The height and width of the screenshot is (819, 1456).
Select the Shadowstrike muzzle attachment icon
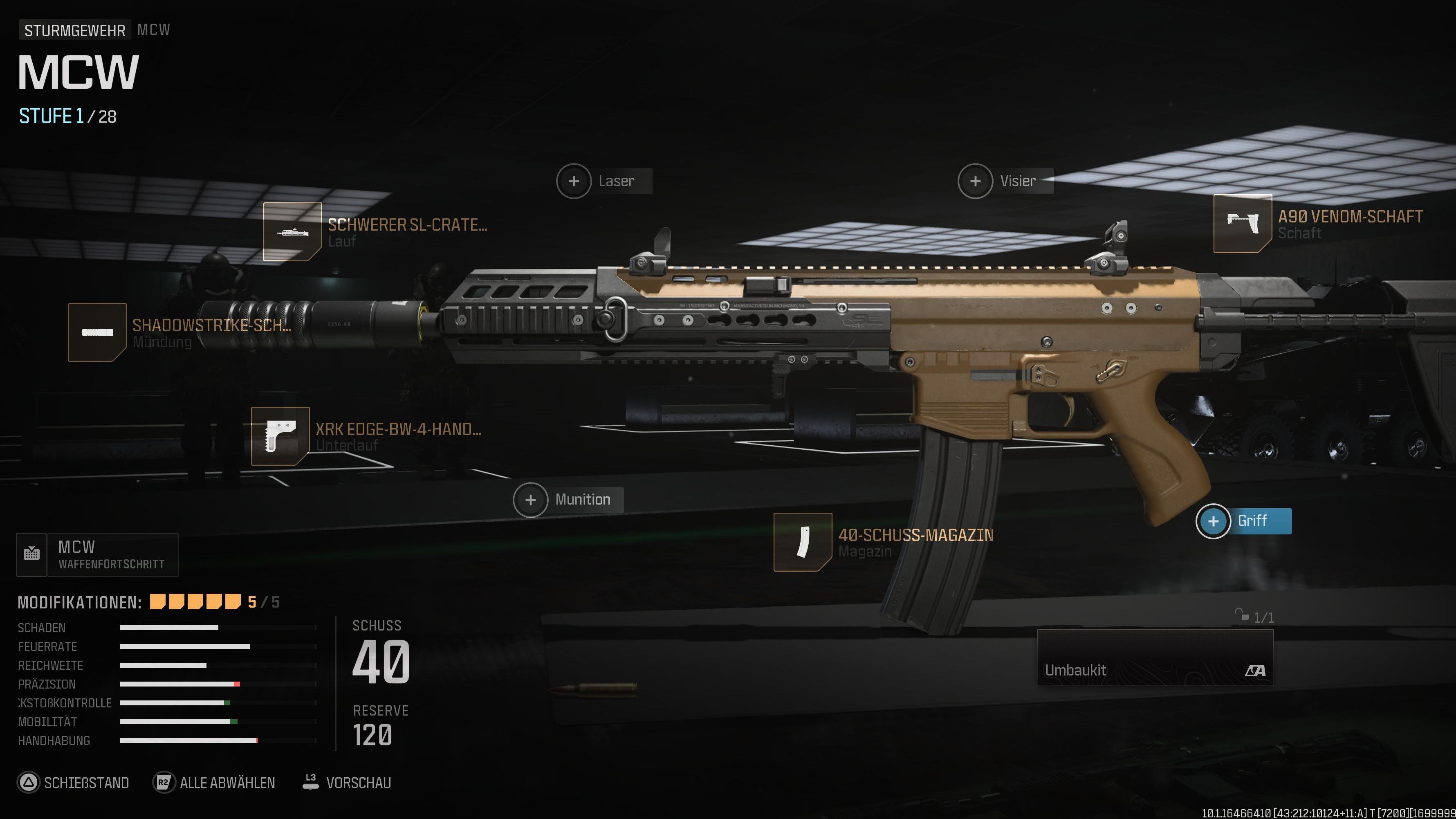tap(97, 332)
